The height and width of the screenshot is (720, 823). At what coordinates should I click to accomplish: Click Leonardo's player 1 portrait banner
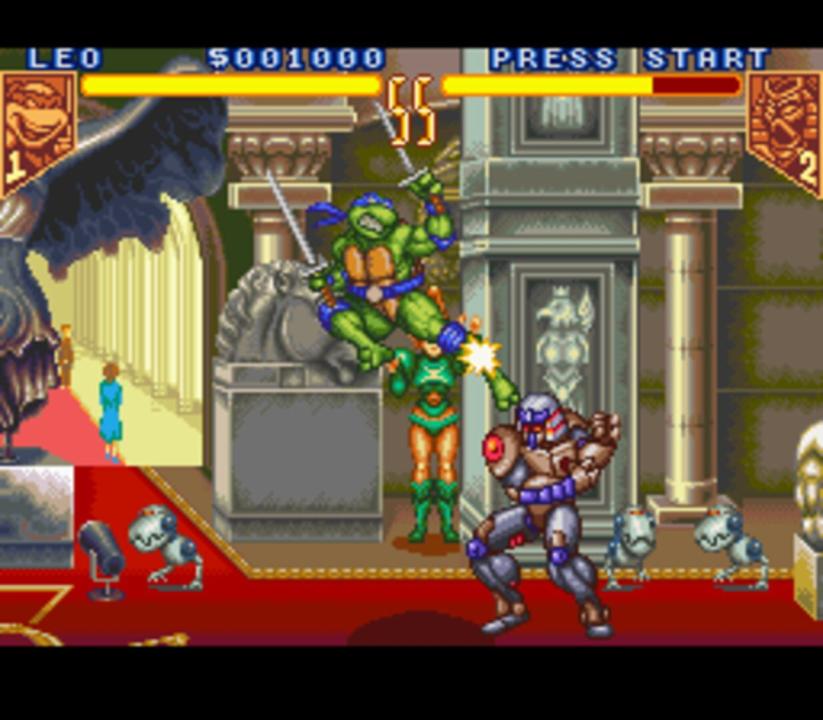coord(37,126)
